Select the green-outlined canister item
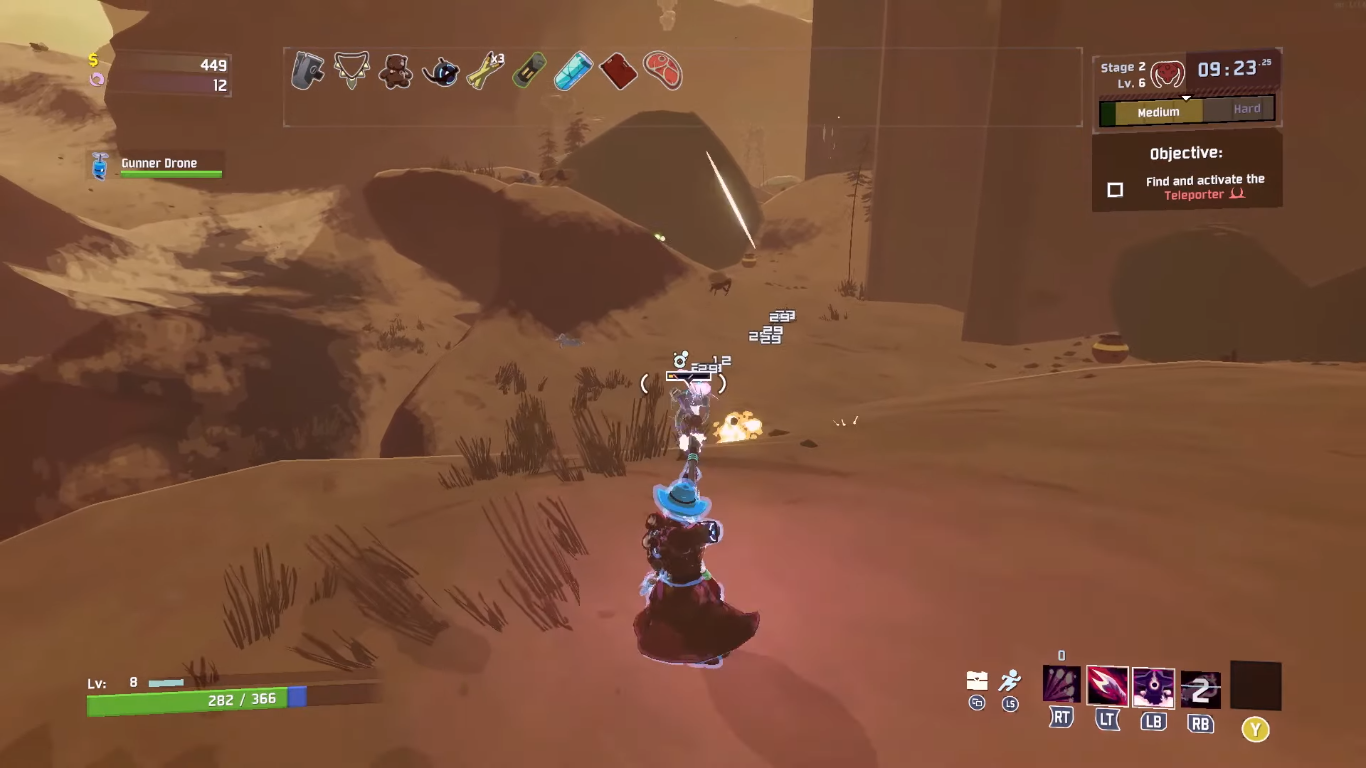The image size is (1366, 768). click(529, 71)
